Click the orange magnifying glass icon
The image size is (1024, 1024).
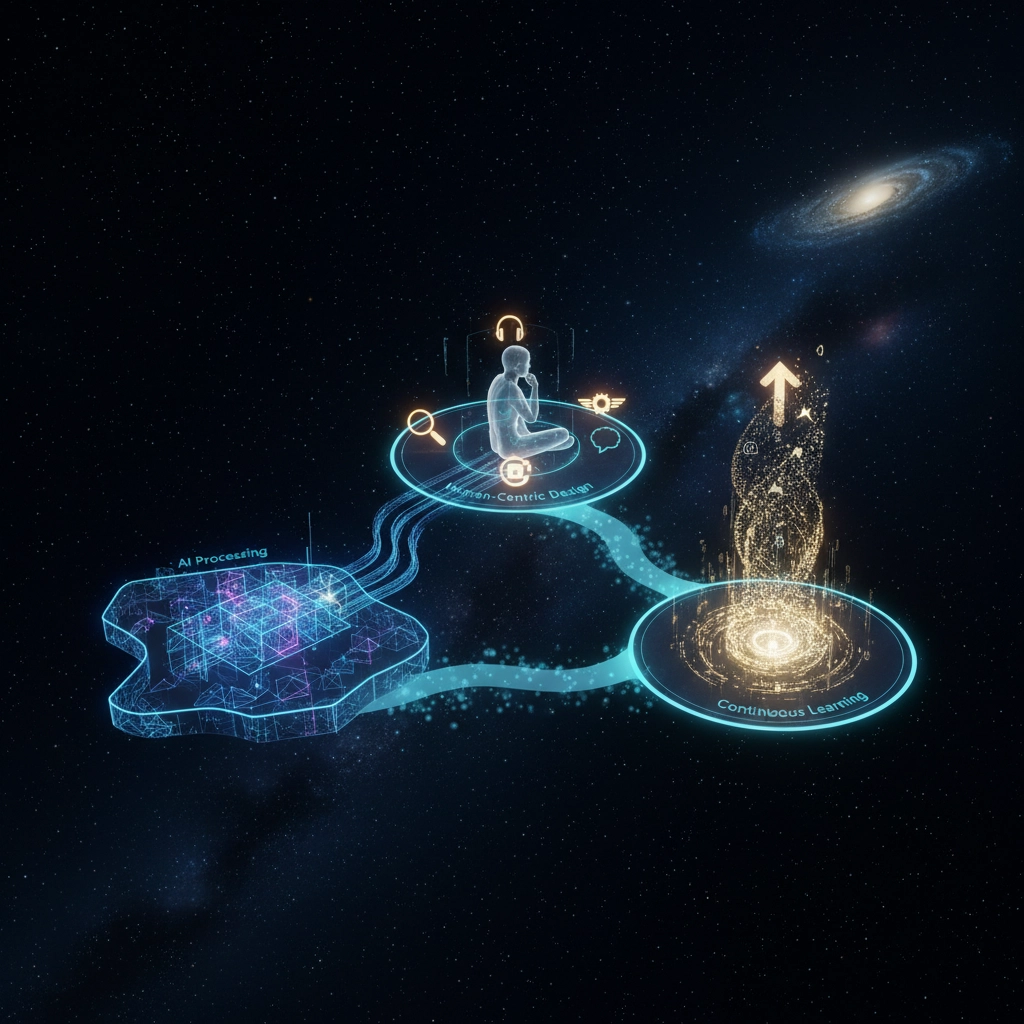(x=425, y=425)
